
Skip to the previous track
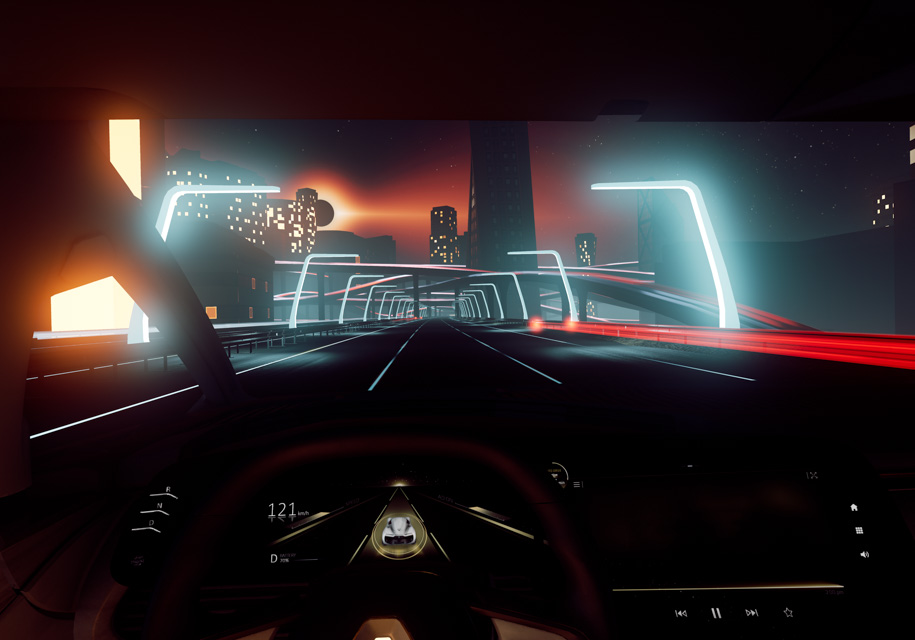coord(681,613)
